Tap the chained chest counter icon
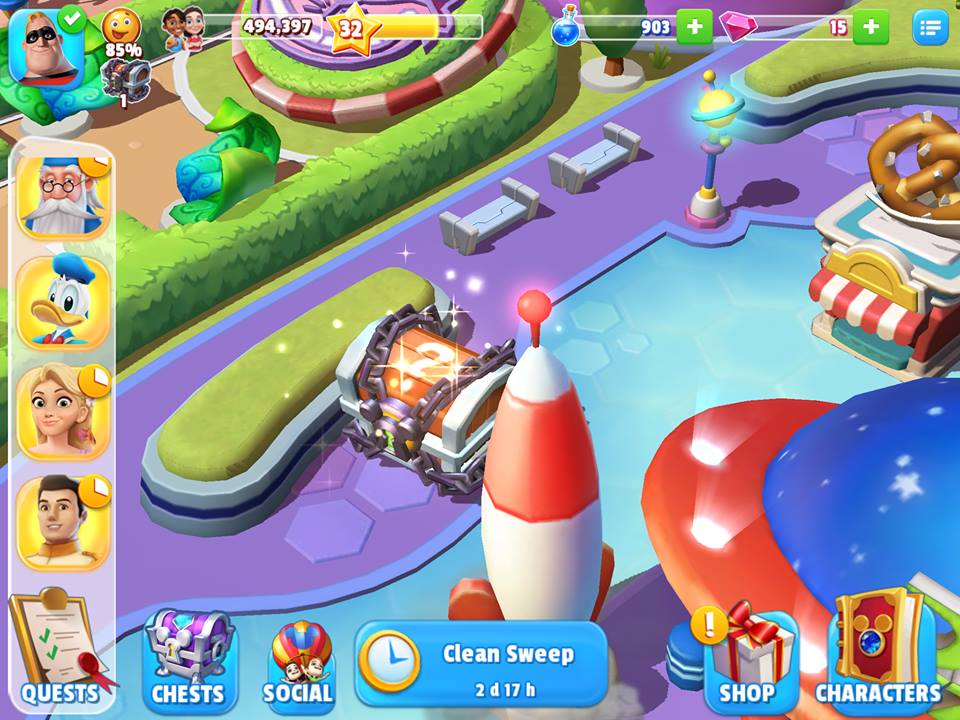 tap(125, 78)
